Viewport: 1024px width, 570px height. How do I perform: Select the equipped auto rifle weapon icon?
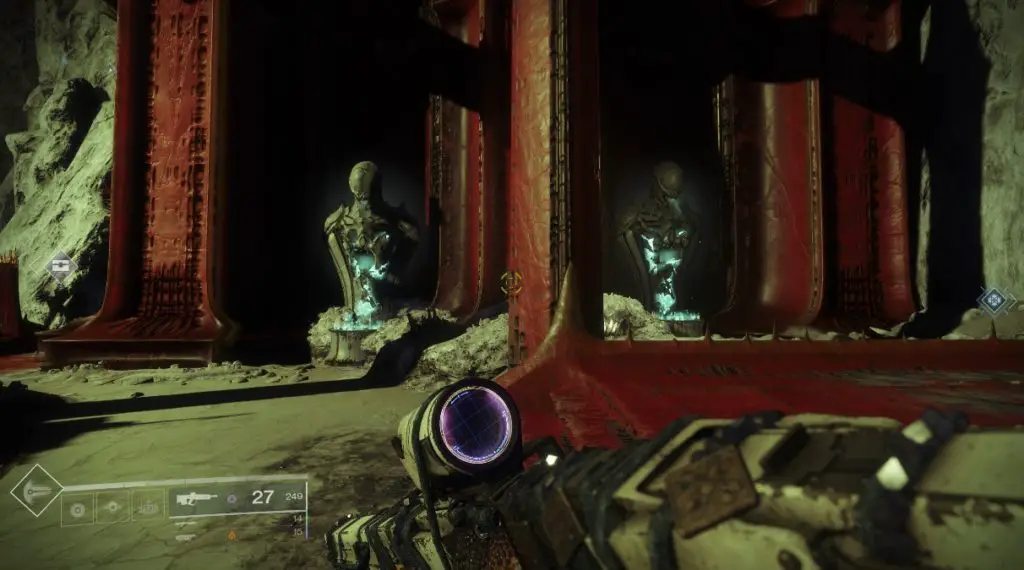tap(194, 497)
